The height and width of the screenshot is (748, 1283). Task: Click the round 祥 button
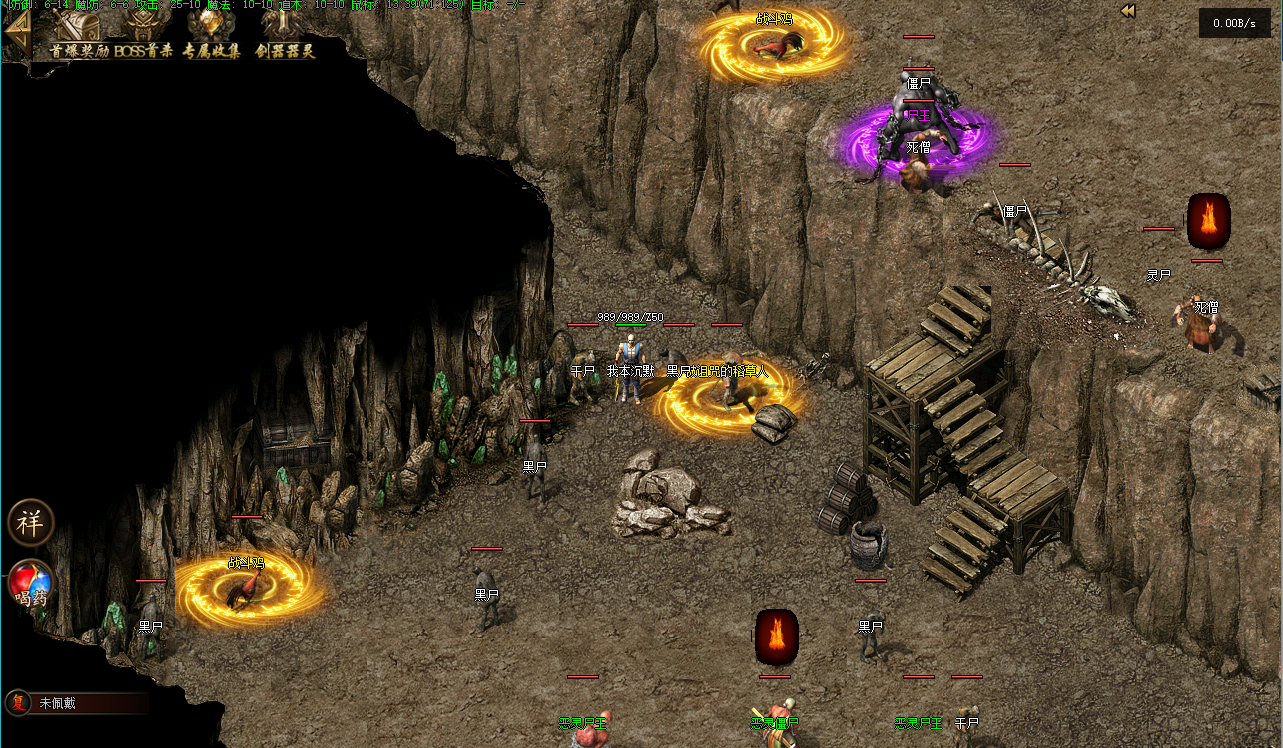coord(30,522)
